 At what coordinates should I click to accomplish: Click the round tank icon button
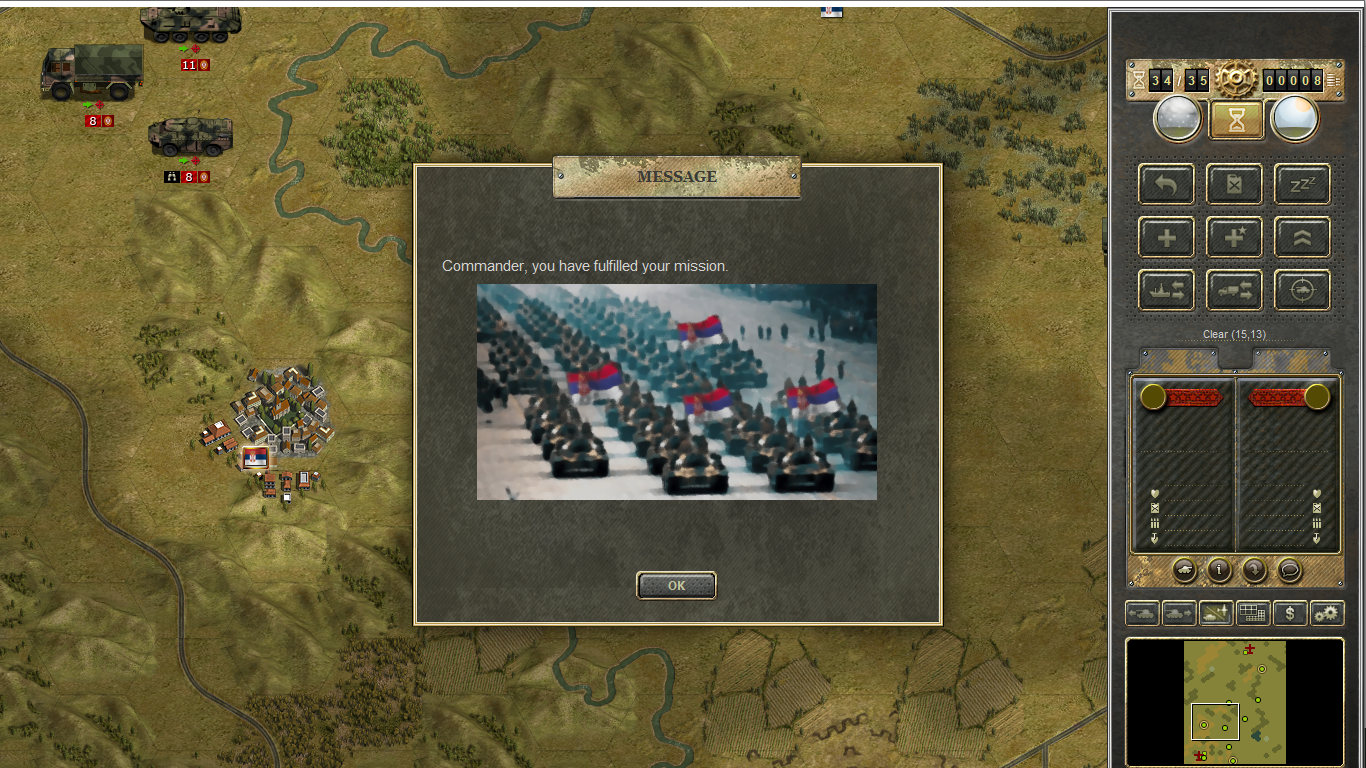coord(1184,570)
